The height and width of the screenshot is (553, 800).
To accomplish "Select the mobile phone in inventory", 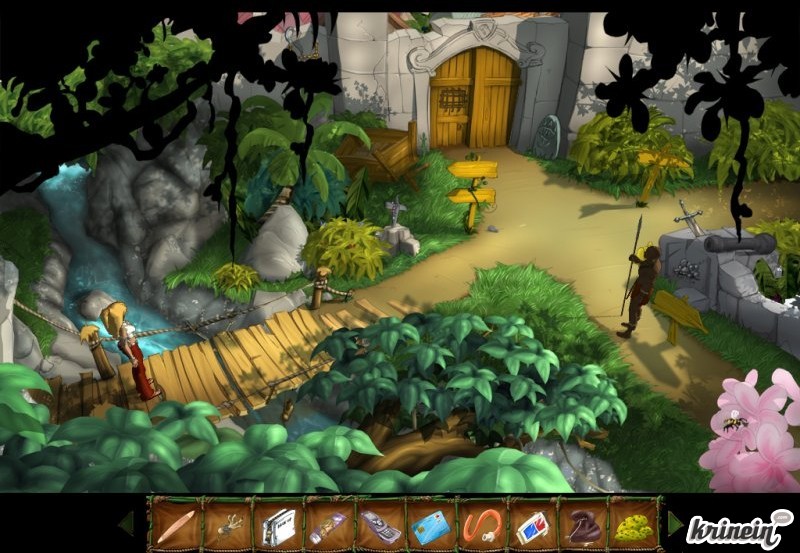I will [x=378, y=523].
